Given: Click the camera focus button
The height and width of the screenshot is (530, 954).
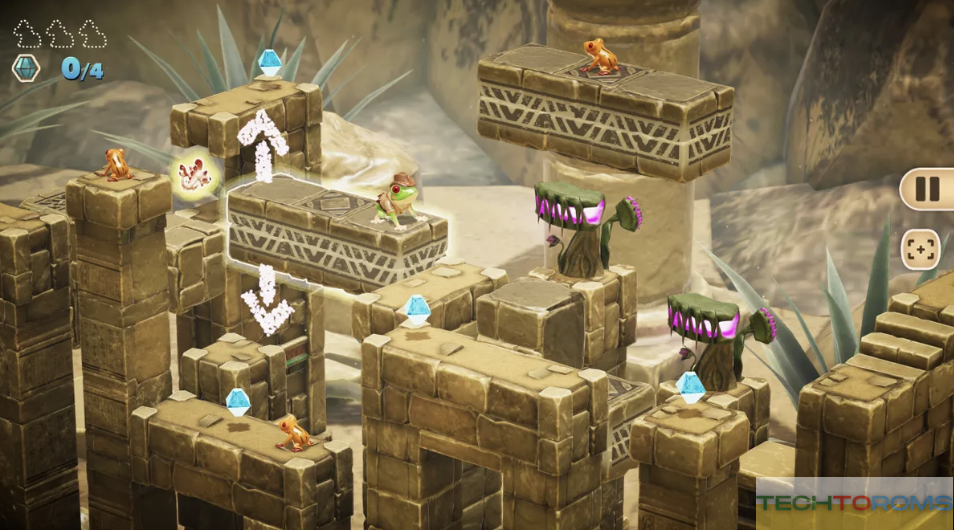Looking at the screenshot, I should coord(920,249).
